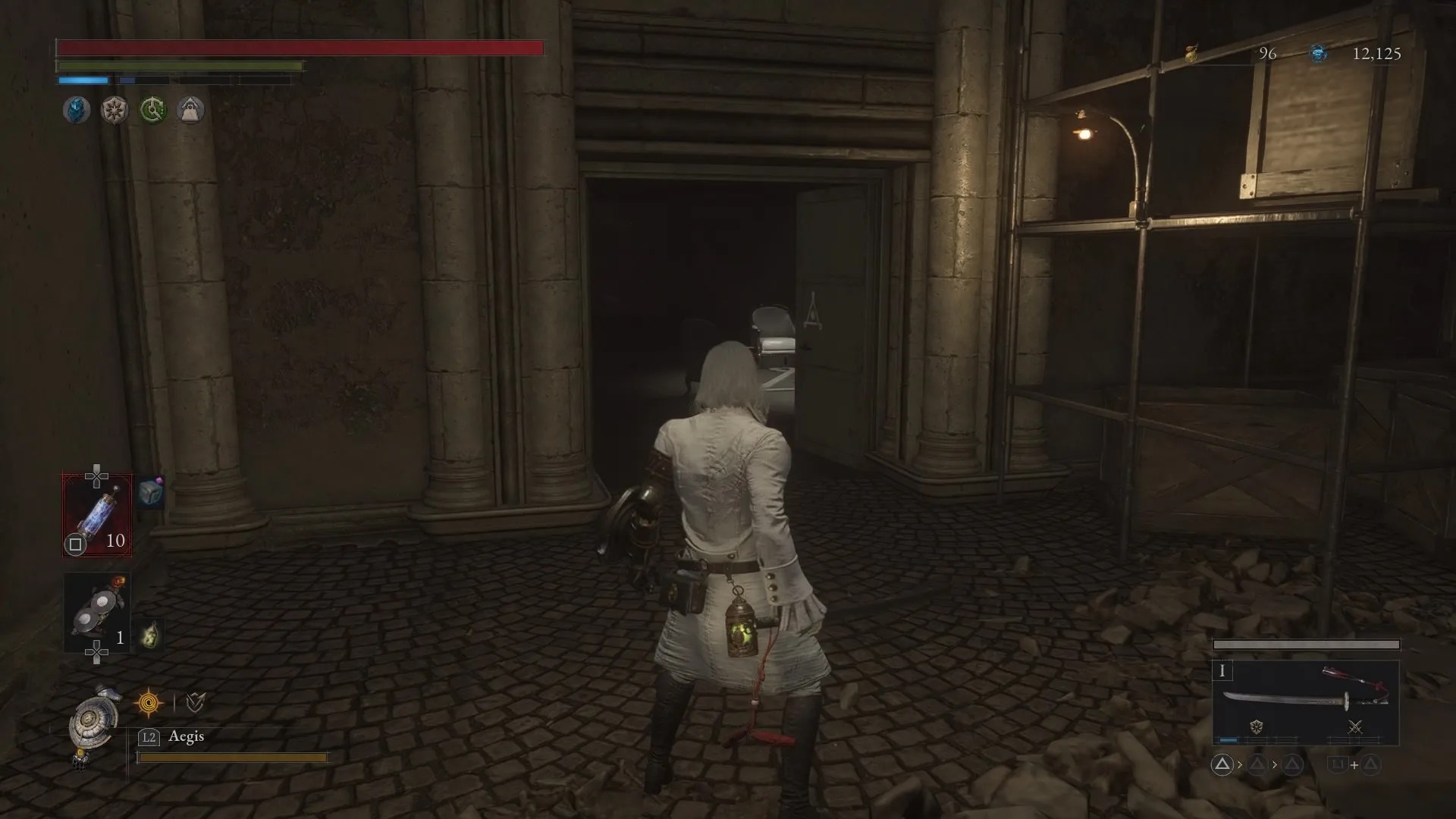Click the Aegis label text
The image size is (1456, 819).
186,736
